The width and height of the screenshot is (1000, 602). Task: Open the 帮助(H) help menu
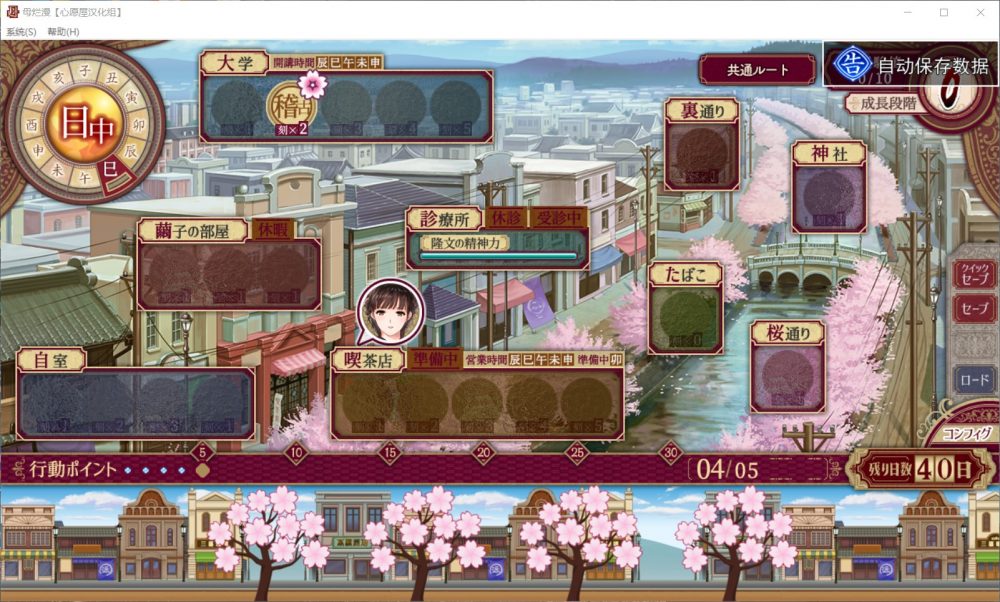[x=63, y=32]
